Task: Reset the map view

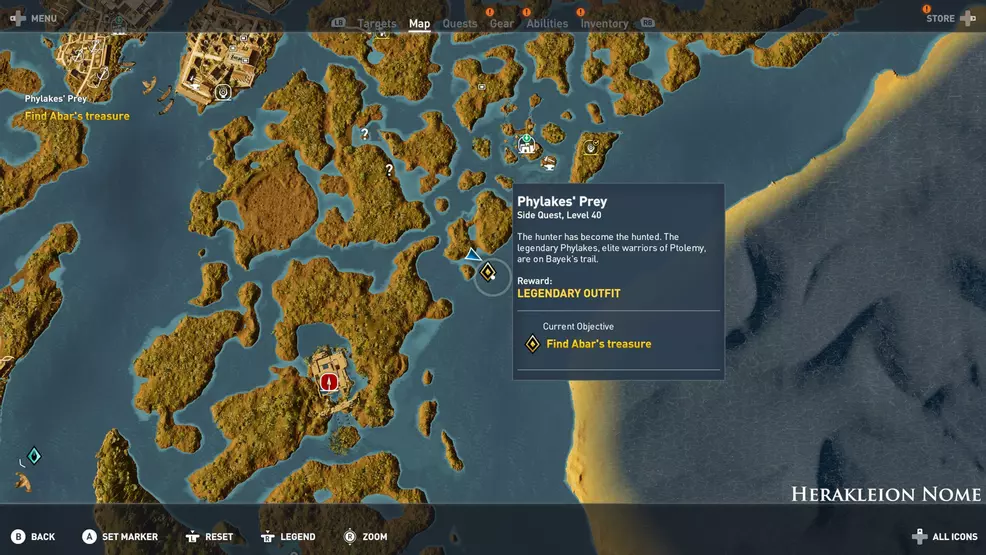Action: [x=209, y=537]
